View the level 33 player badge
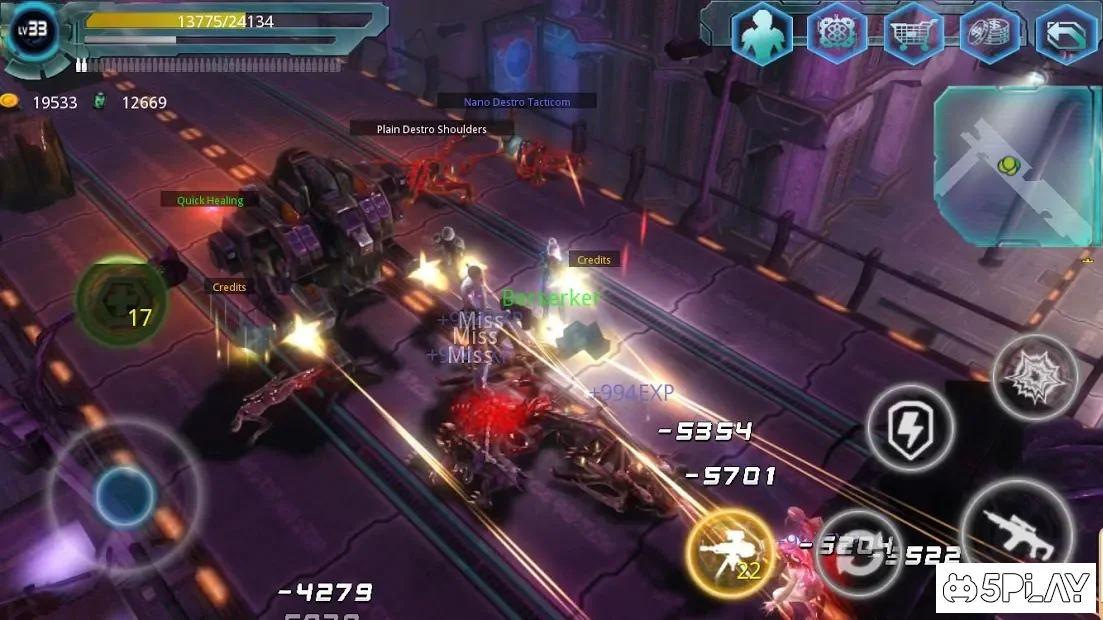 click(x=36, y=30)
